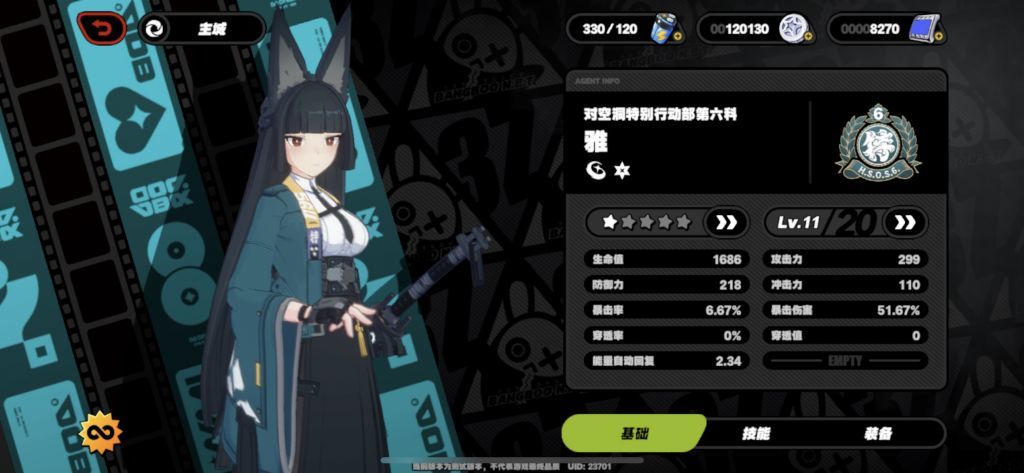Select the 基础 tab

pyautogui.click(x=634, y=433)
